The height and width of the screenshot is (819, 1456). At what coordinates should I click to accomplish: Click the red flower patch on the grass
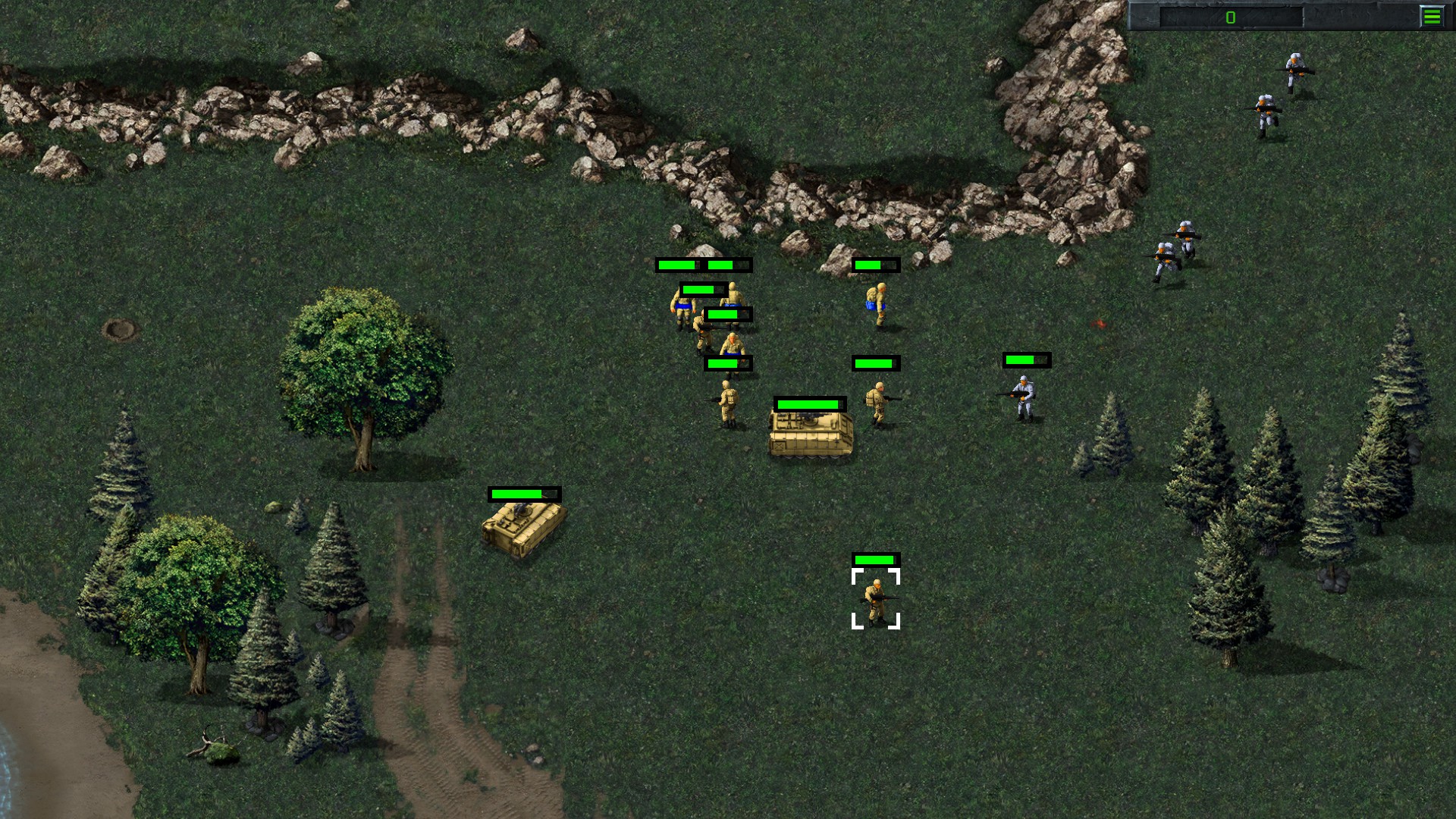[1097, 322]
